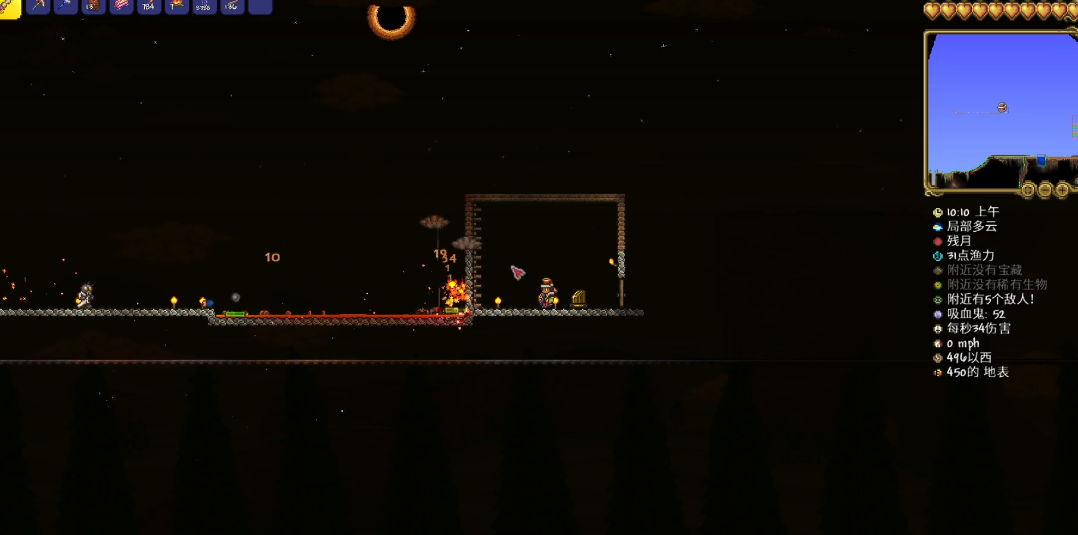
Task: Choose the blue hammer hotbar slot
Action: tap(66, 6)
